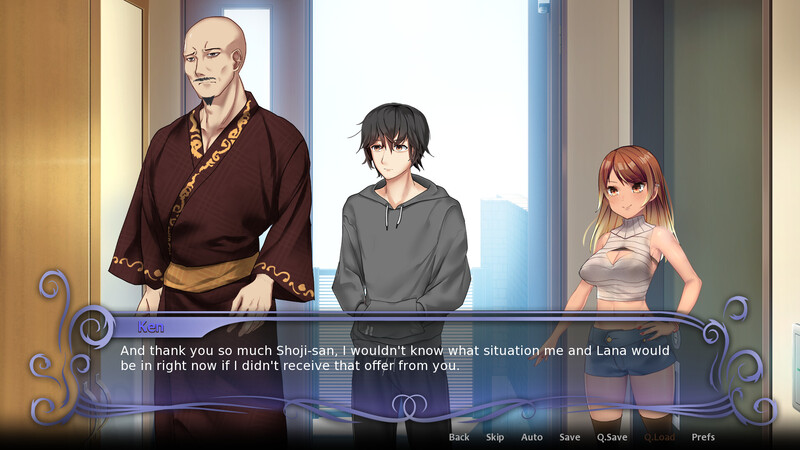Open the Prefs preferences menu

[x=703, y=437]
